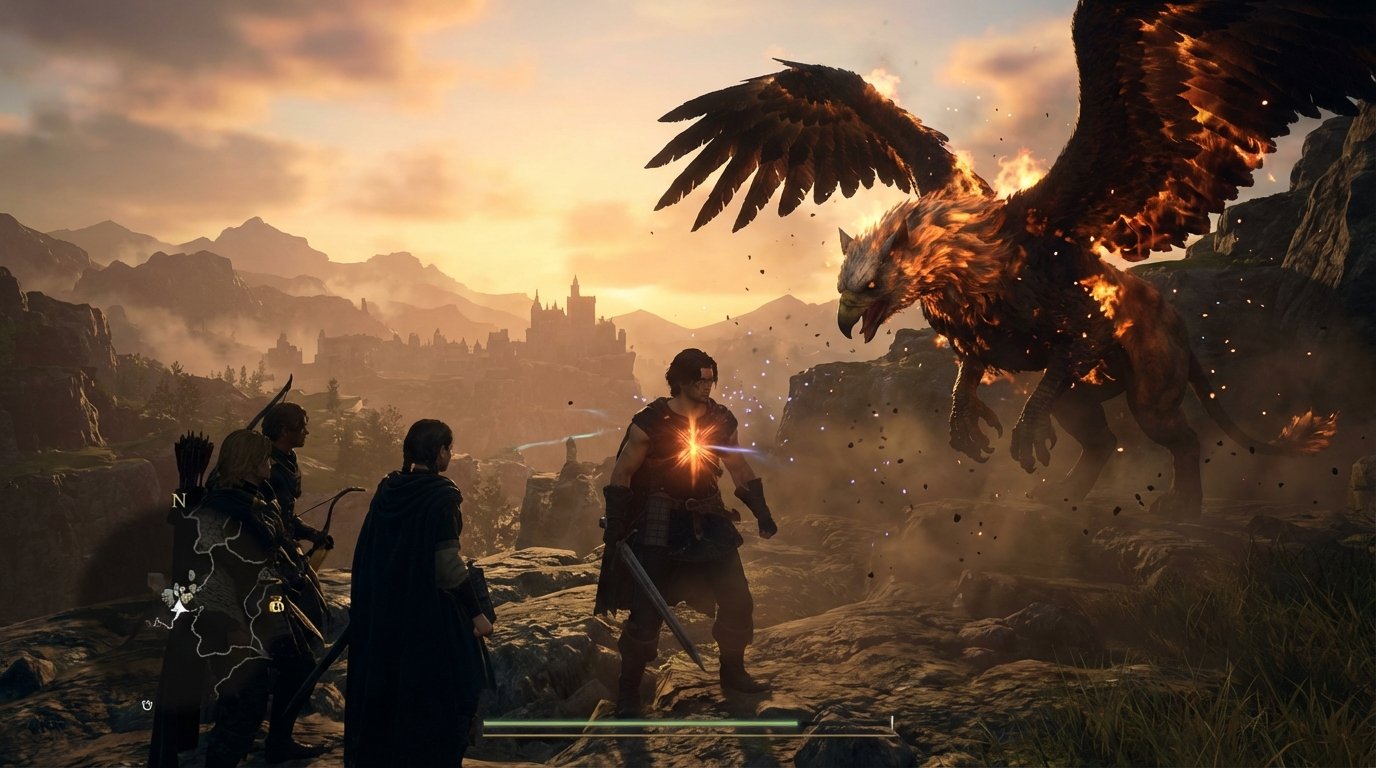Click the white player arrow on the minimap
1376x768 pixels.
coord(178,608)
